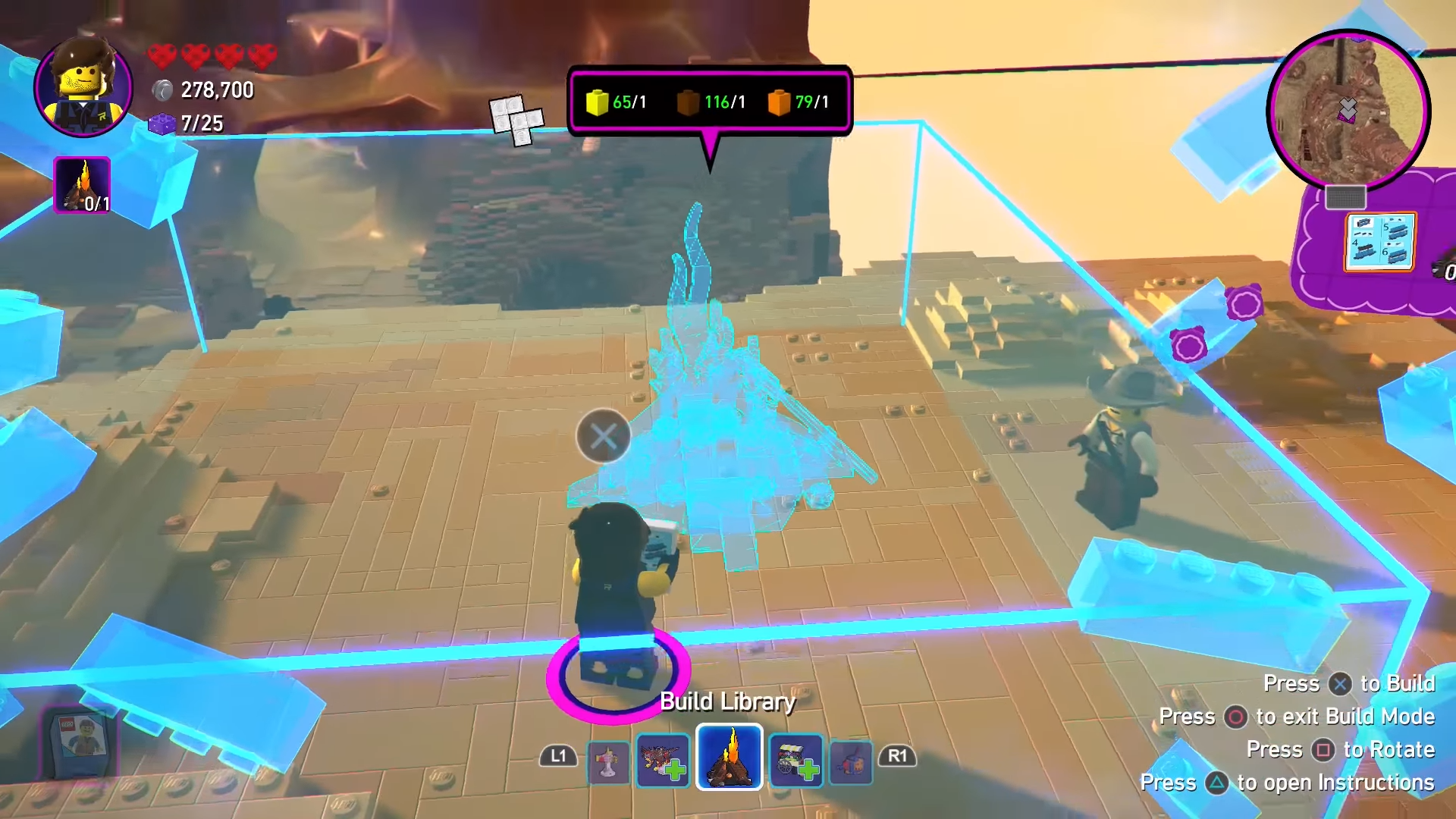This screenshot has width=1456, height=819.
Task: Select the pink pedestal build slot
Action: coord(608,762)
